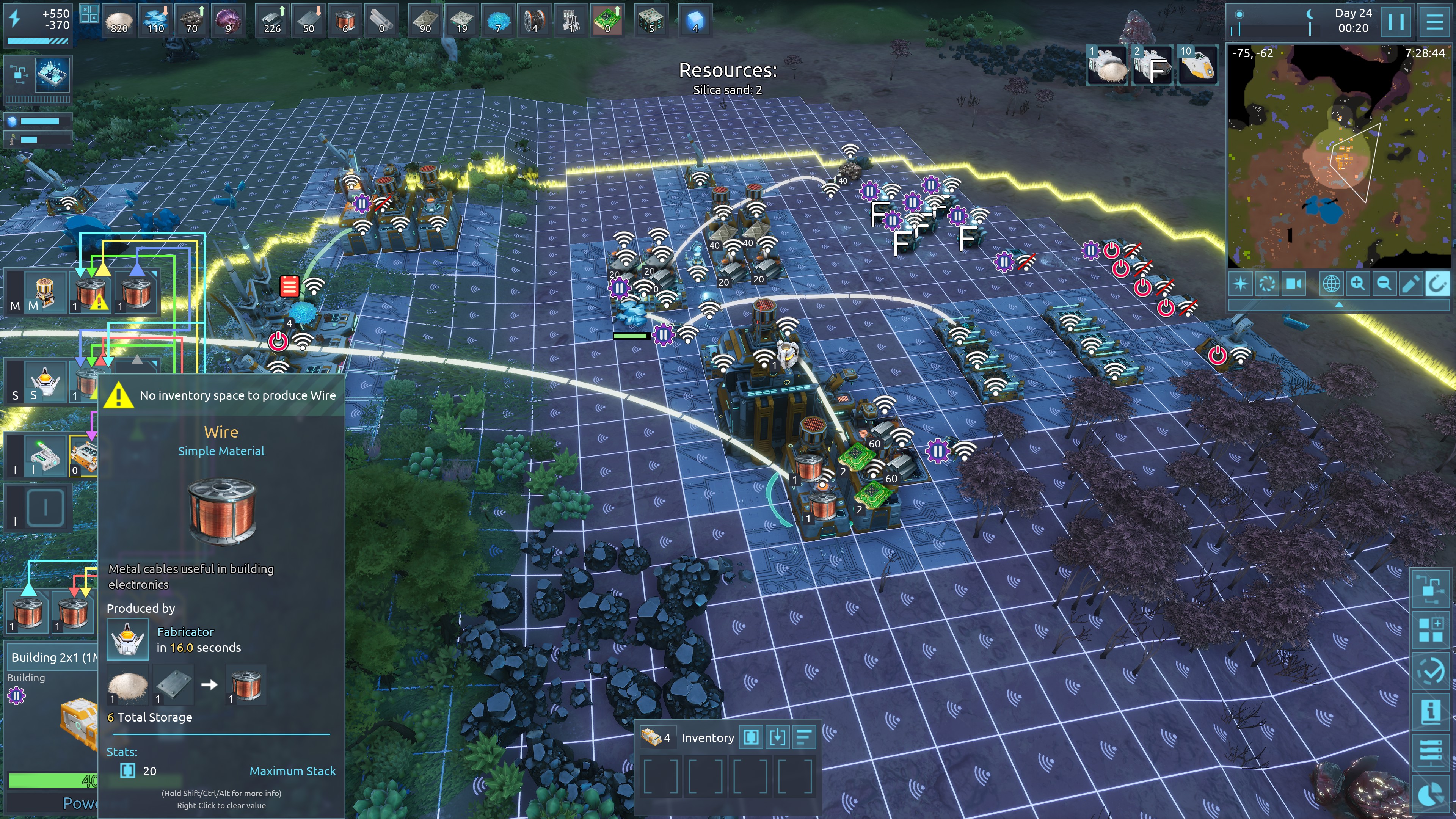Open the main hamburger menu
Viewport: 1456px width, 819px height.
point(1434,22)
